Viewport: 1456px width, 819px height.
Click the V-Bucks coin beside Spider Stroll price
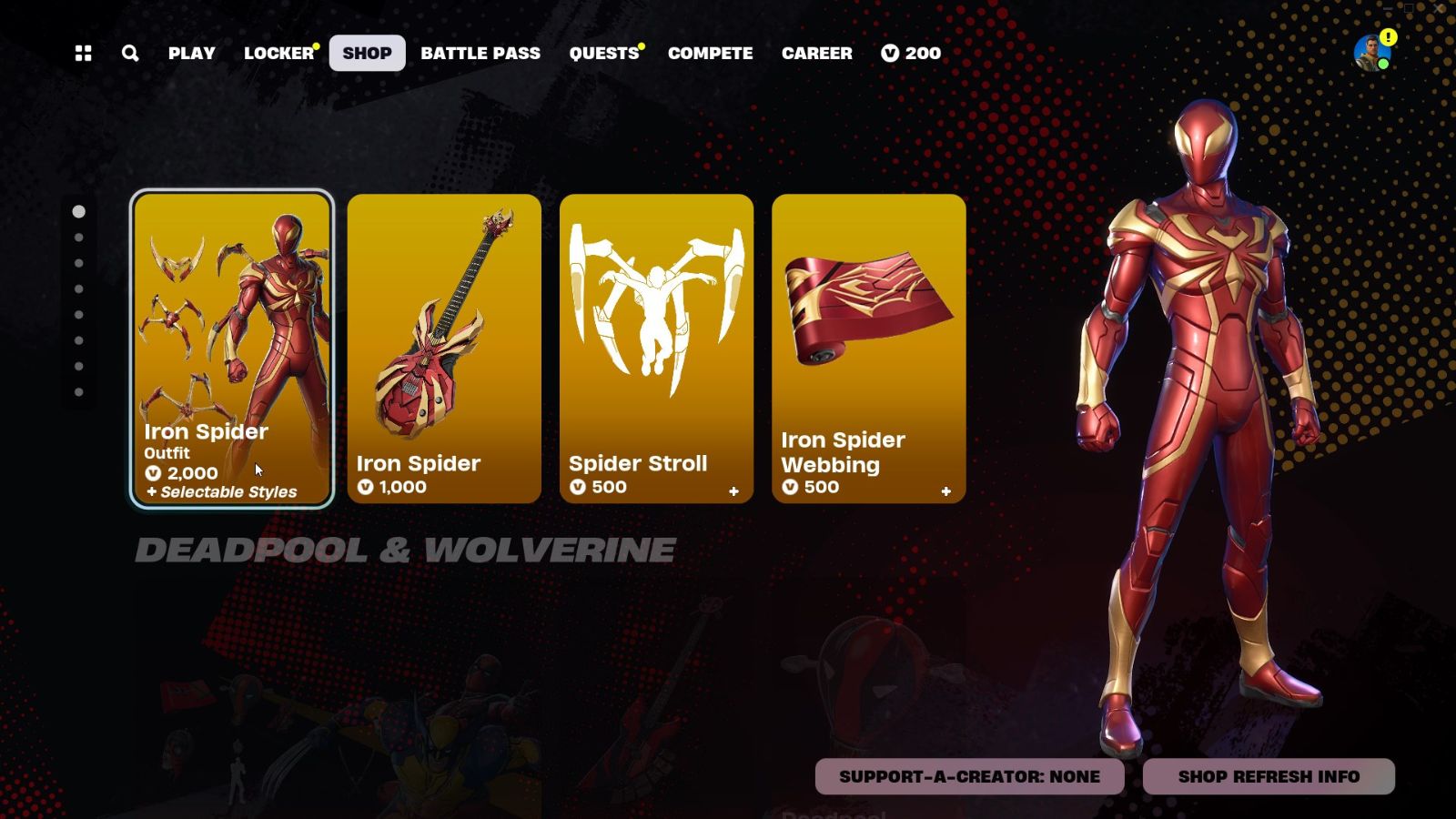pos(581,488)
